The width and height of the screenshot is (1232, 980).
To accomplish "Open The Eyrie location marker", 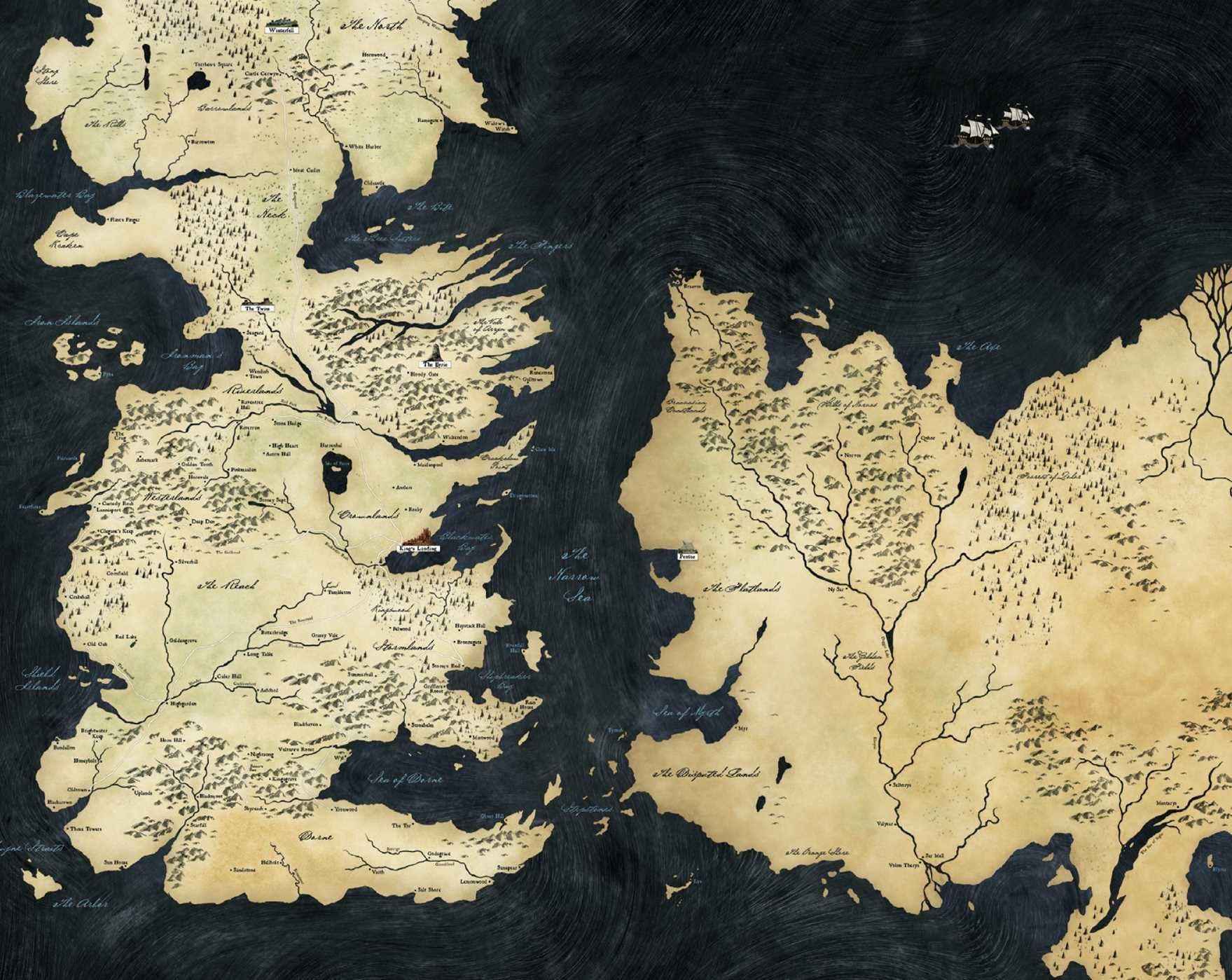I will (x=436, y=365).
